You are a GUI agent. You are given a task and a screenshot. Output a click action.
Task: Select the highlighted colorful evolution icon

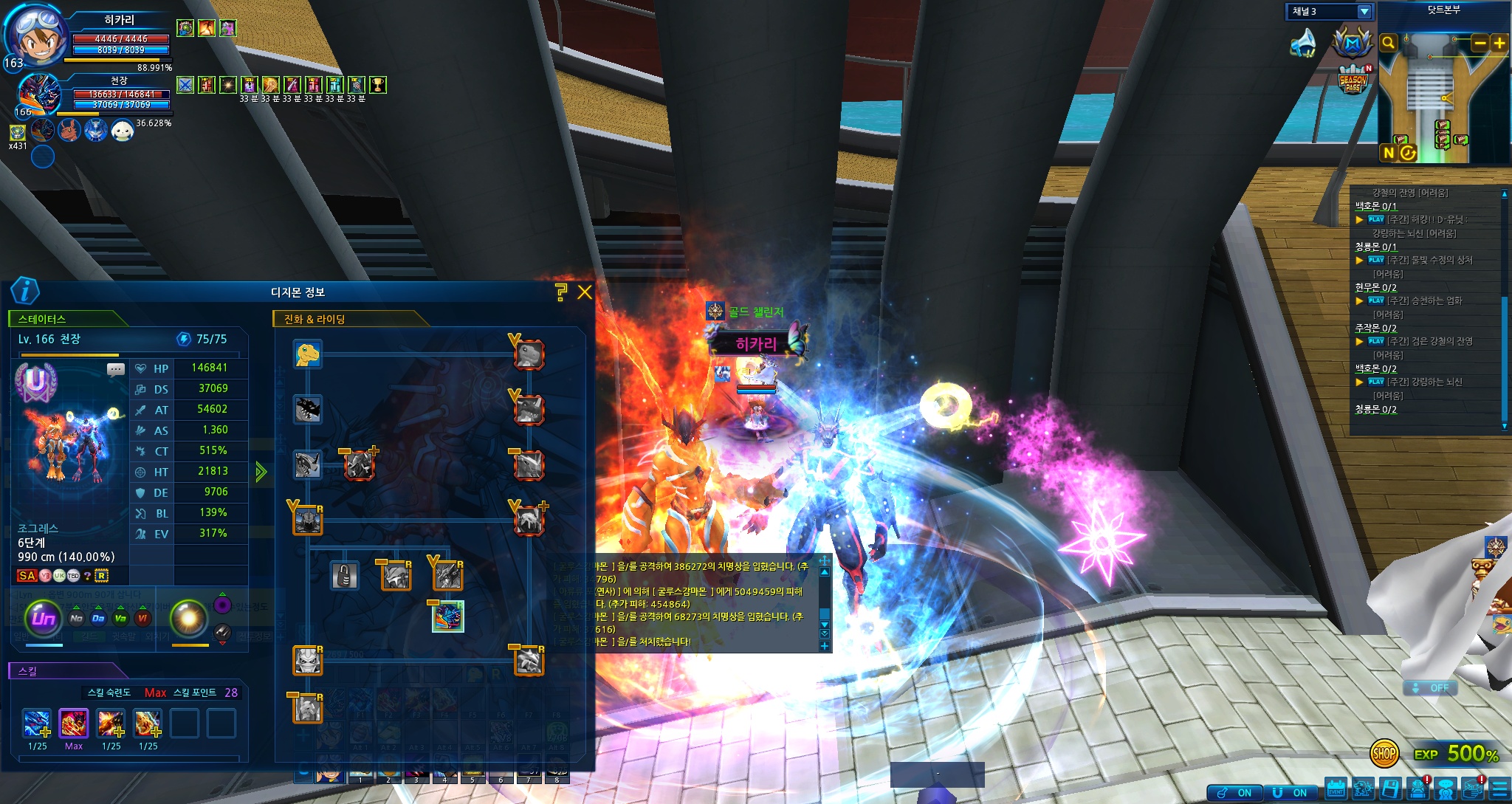[447, 616]
